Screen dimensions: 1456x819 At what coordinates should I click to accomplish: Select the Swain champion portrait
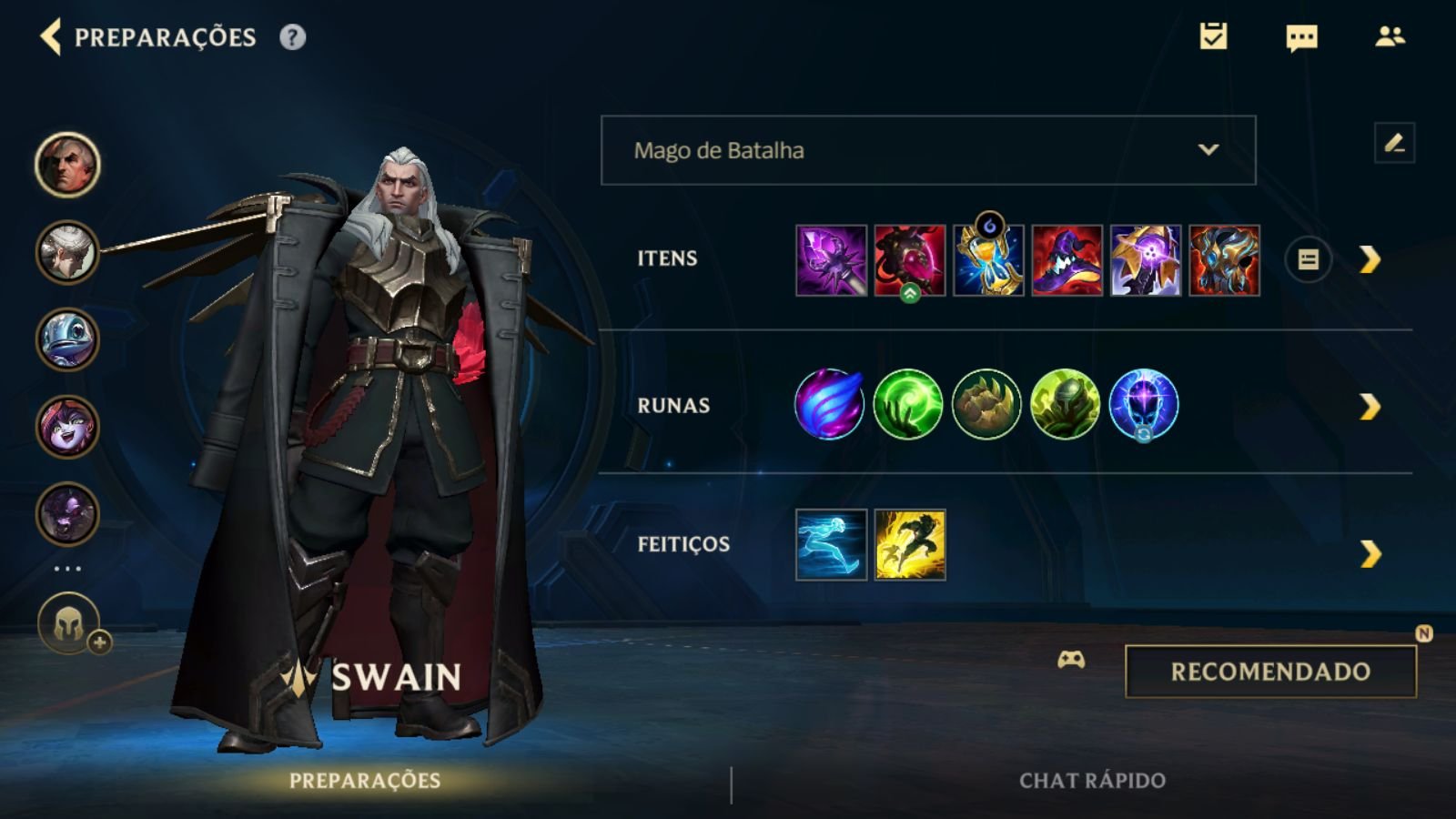coord(67,165)
